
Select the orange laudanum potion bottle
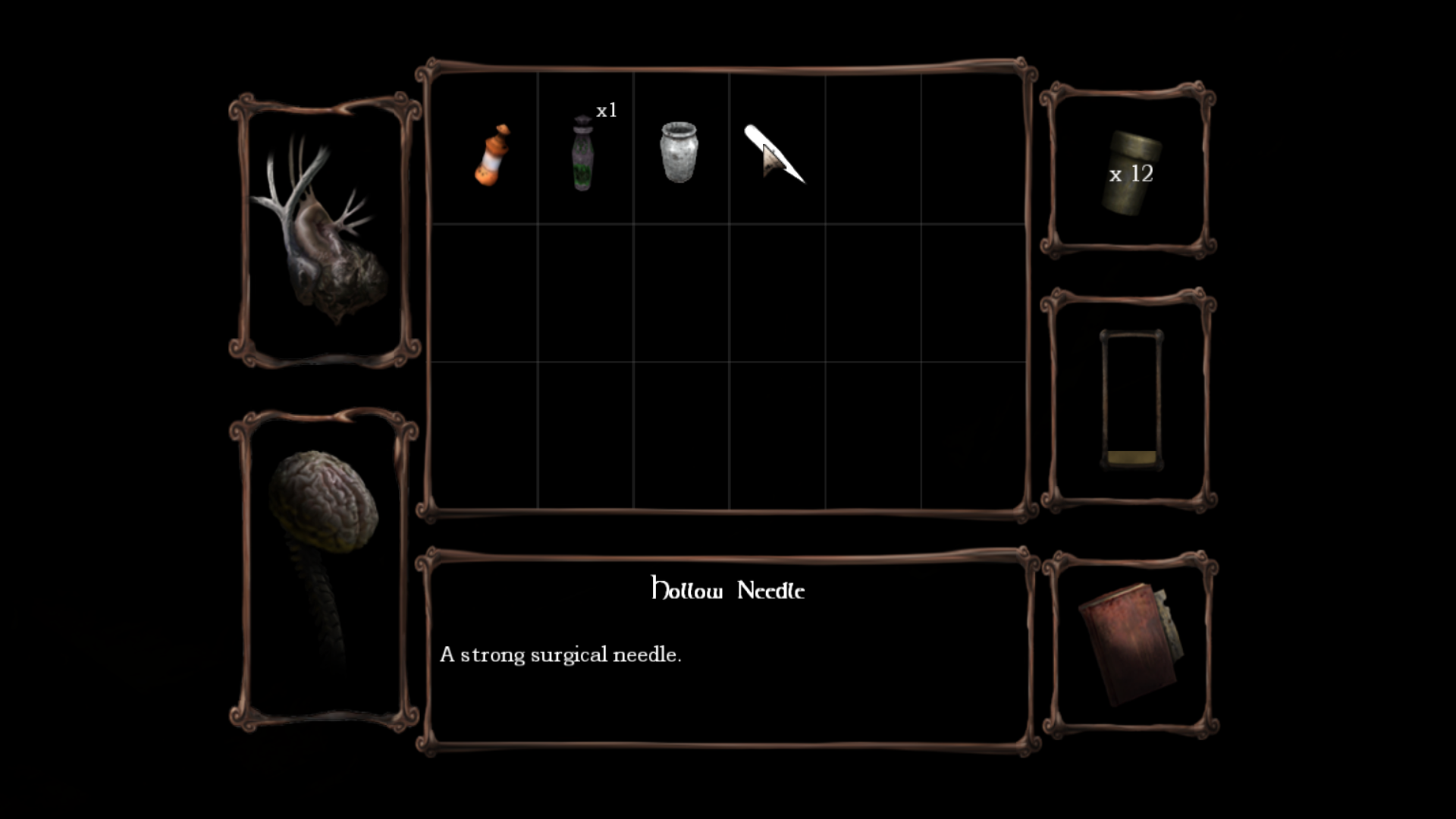tap(491, 155)
